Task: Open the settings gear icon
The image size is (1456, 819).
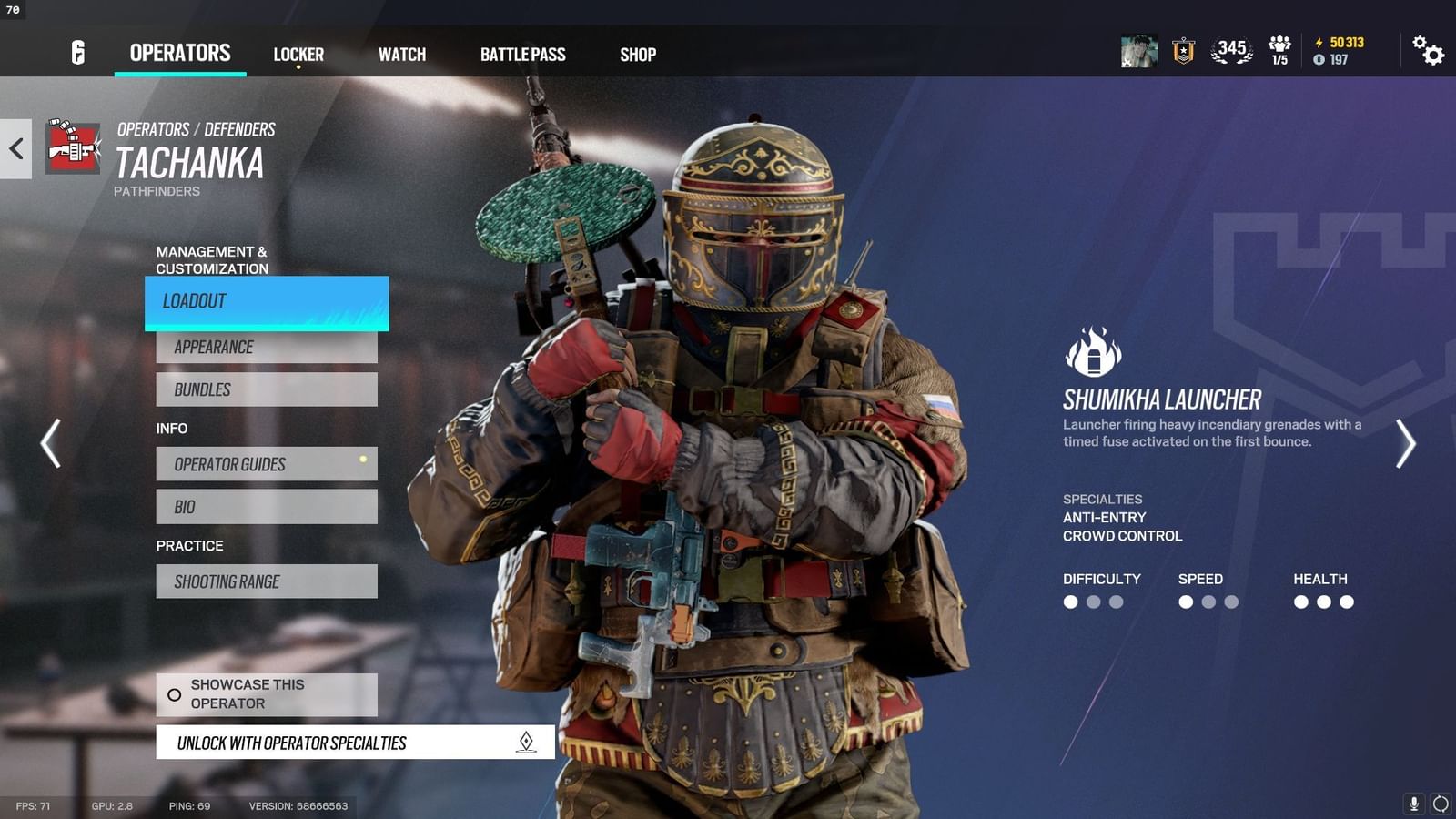Action: (x=1429, y=54)
